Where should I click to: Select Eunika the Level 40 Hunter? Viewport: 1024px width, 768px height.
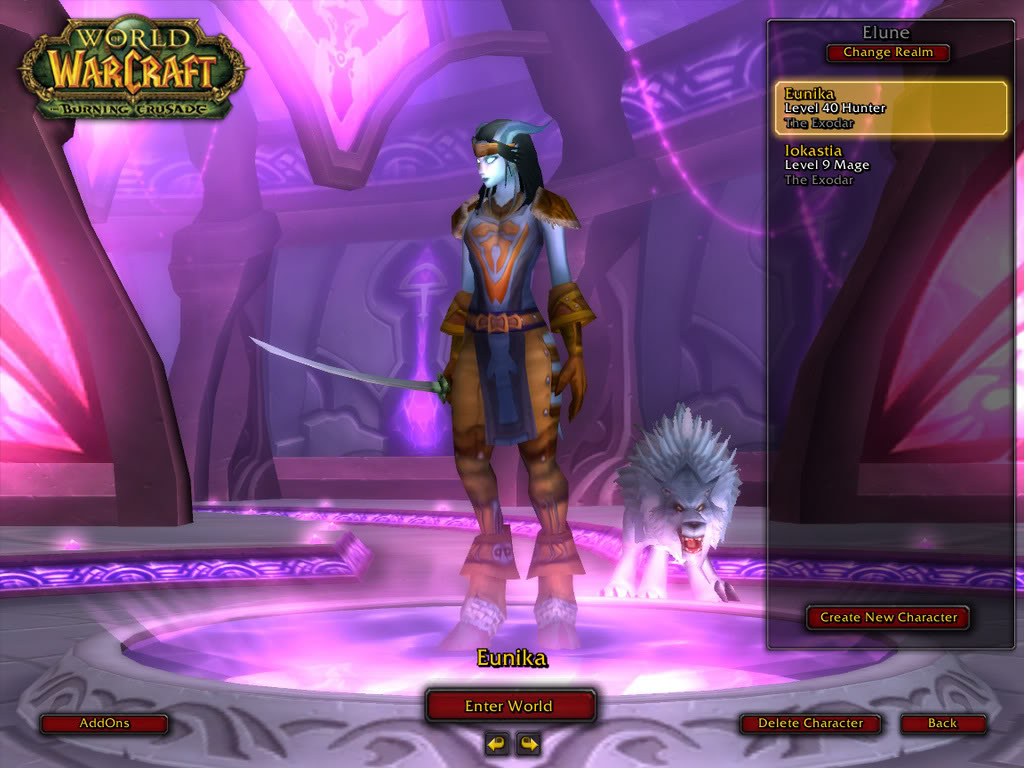pyautogui.click(x=890, y=108)
